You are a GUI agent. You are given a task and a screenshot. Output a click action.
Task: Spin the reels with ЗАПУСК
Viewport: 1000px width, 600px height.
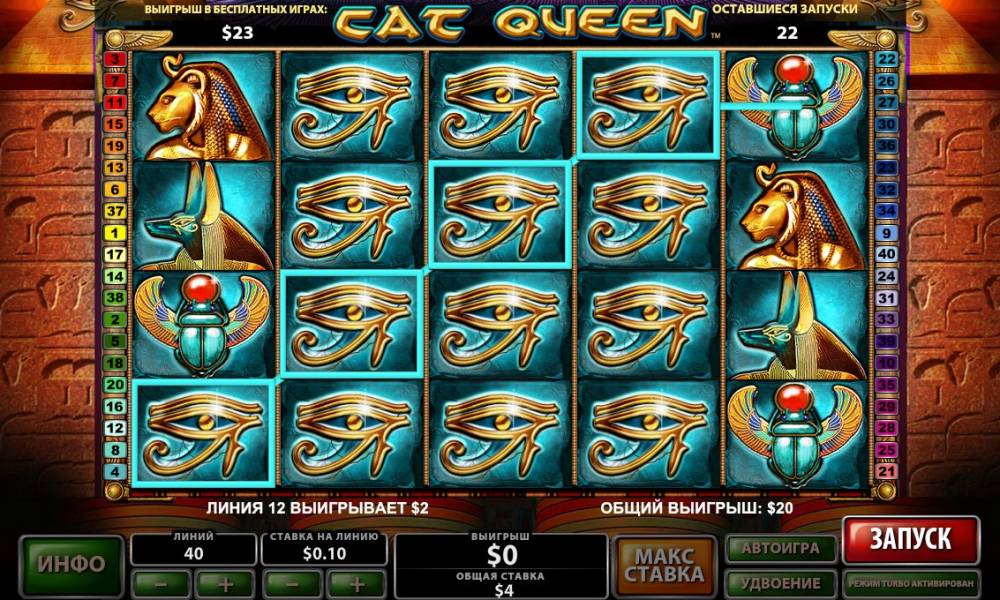tap(909, 540)
